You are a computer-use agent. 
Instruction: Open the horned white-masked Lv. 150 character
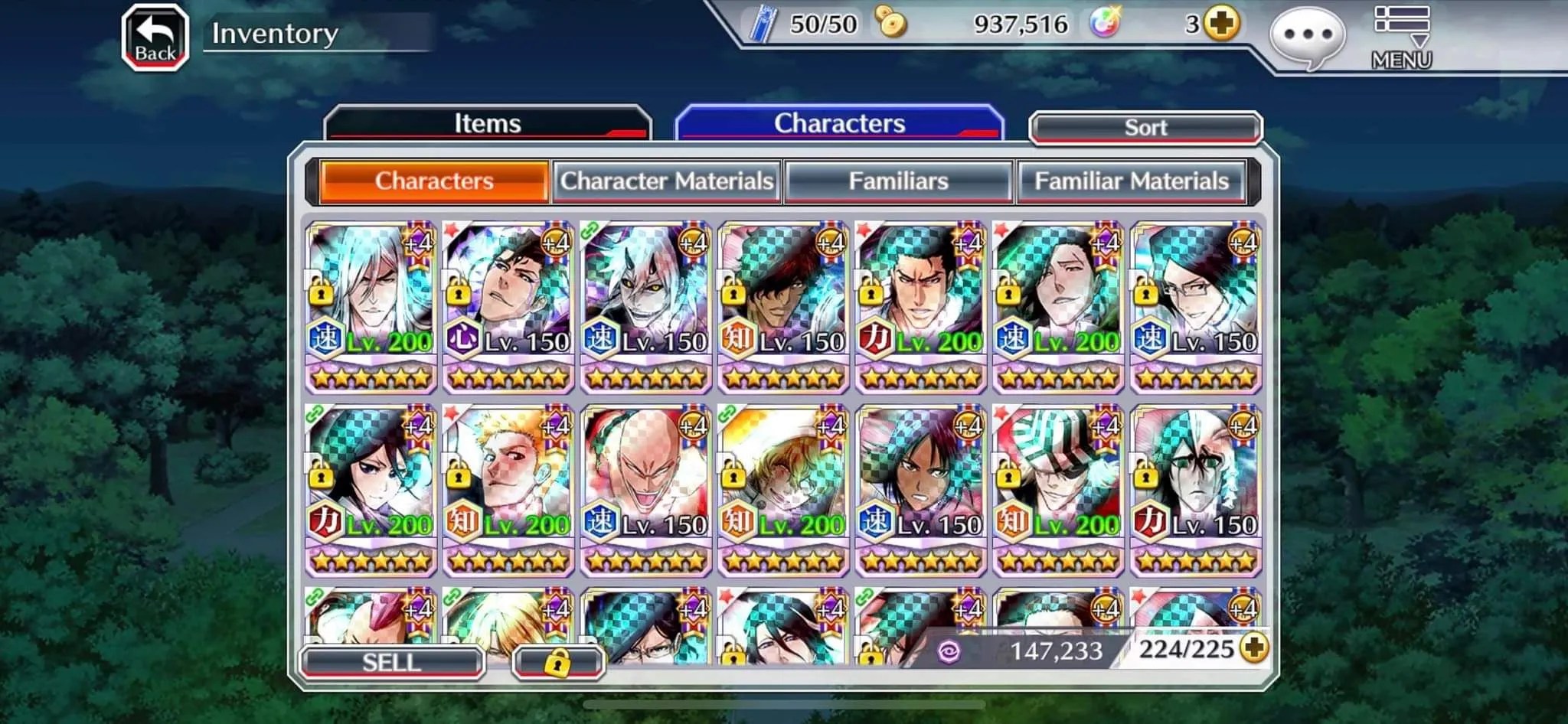[646, 306]
